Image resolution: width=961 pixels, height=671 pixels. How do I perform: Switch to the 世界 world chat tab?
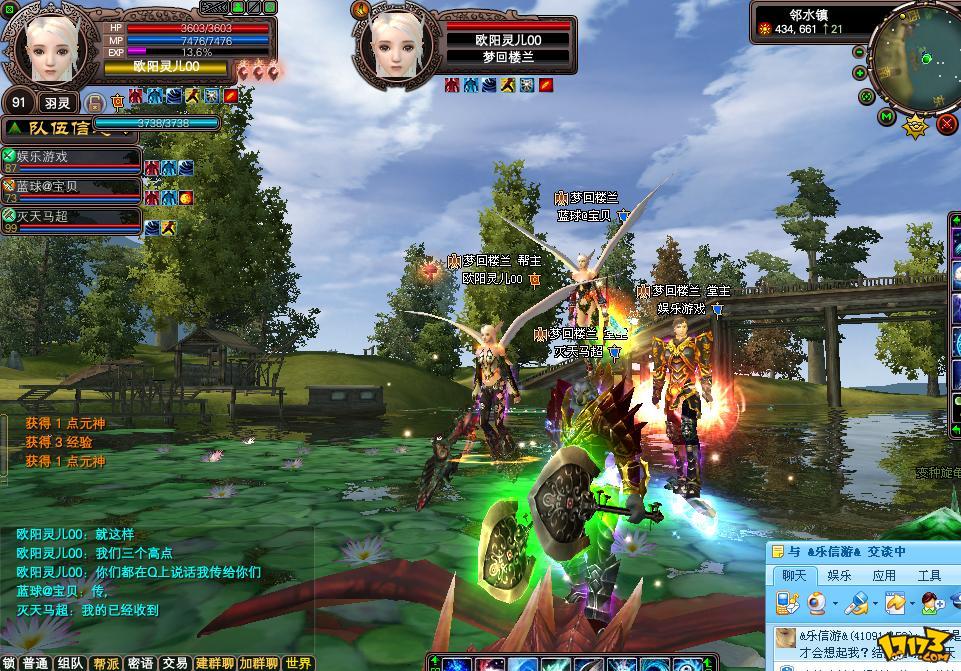coord(298,663)
